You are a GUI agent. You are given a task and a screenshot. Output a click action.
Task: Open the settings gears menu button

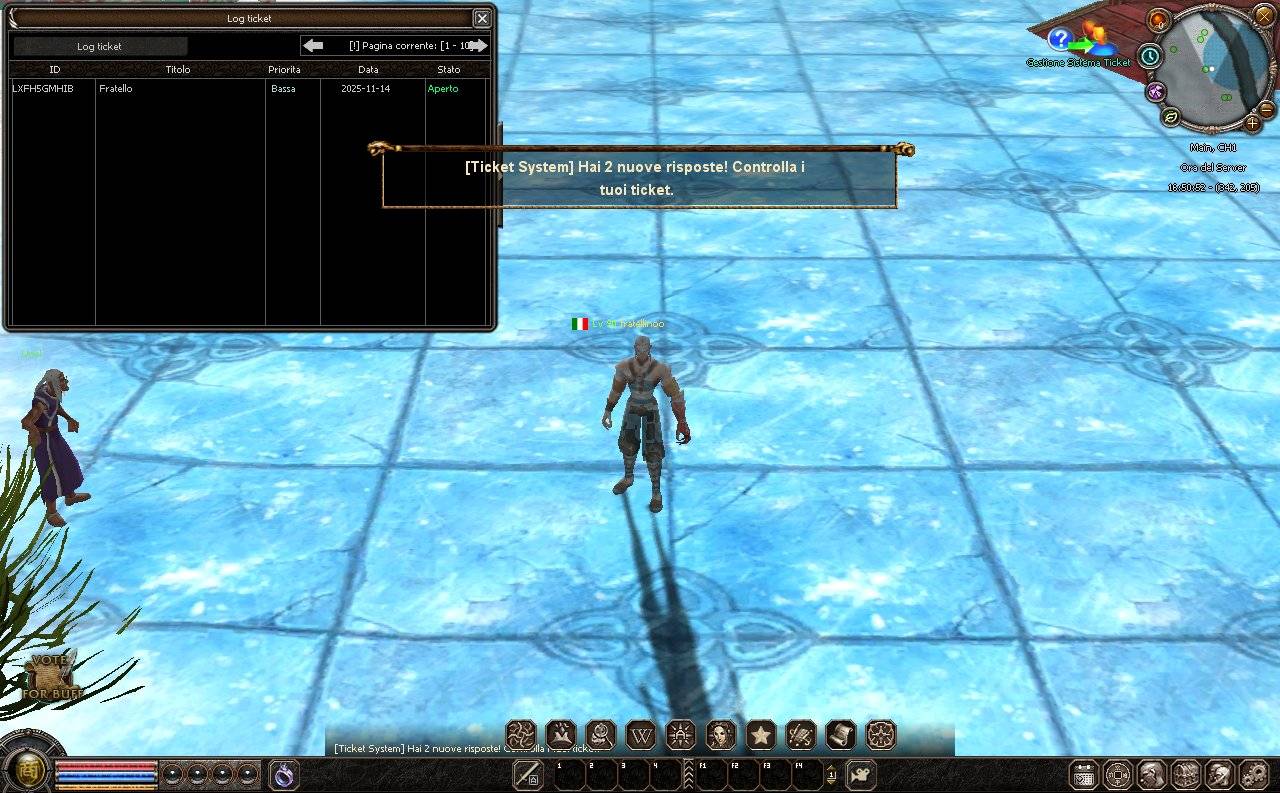coord(1253,774)
